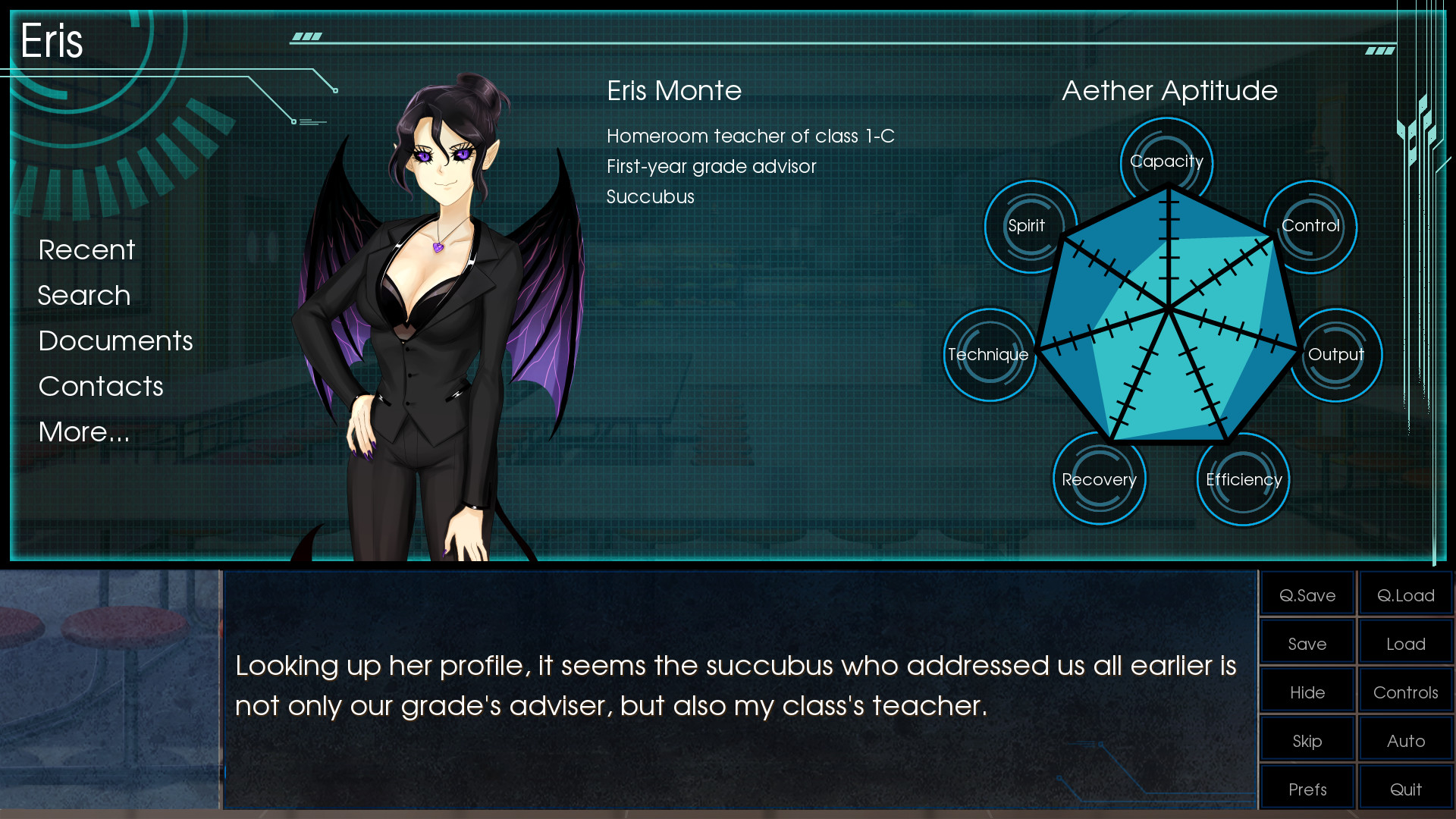Image resolution: width=1456 pixels, height=819 pixels.
Task: Switch to the Contacts section
Action: tap(101, 386)
